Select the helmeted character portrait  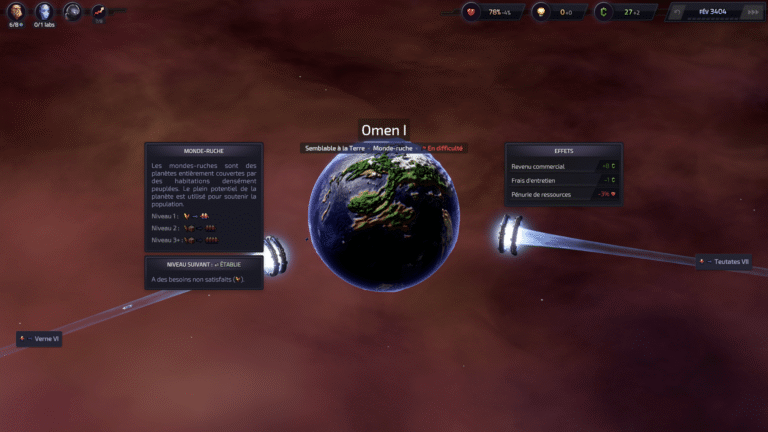point(72,11)
